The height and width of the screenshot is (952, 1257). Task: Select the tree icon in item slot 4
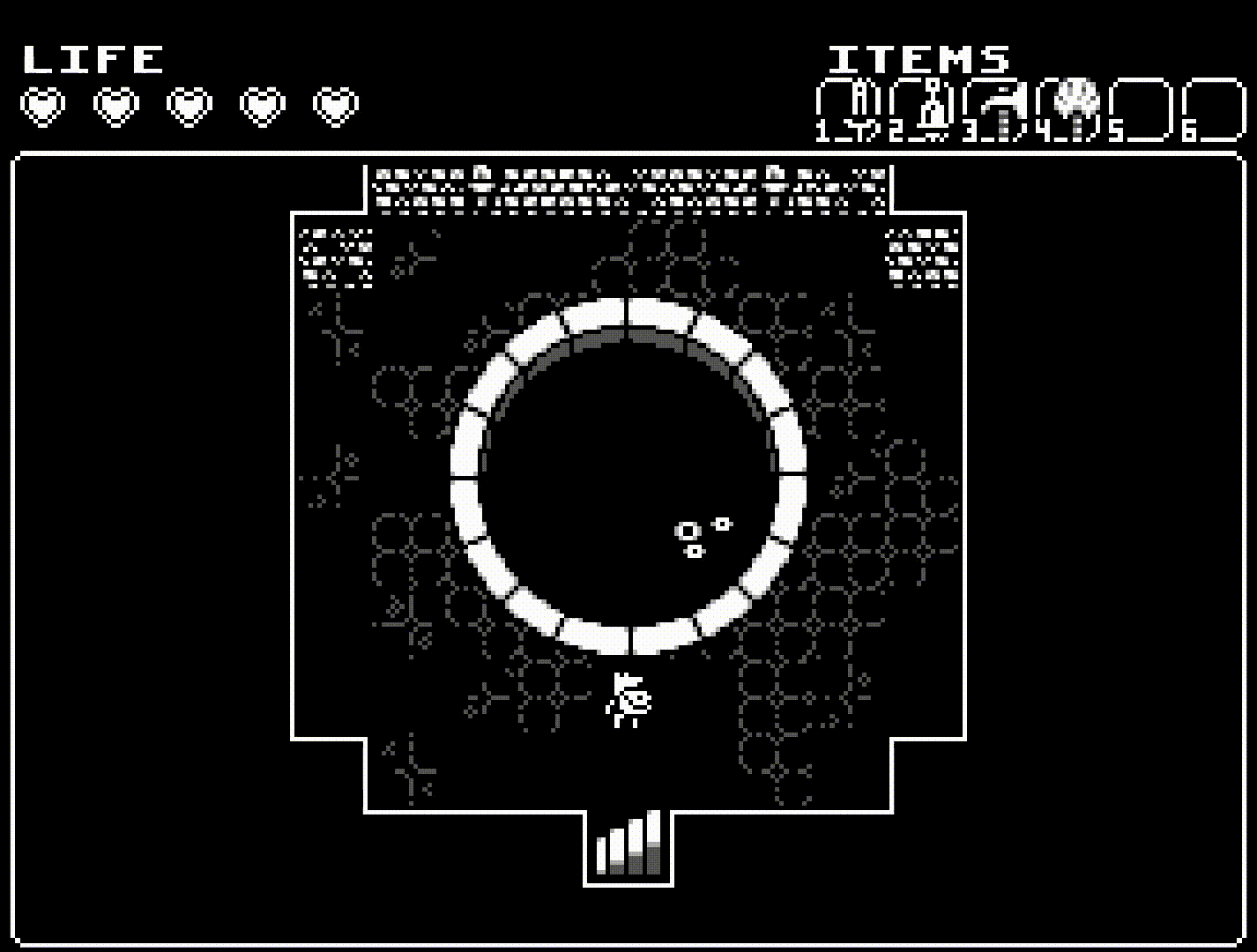(x=1076, y=101)
